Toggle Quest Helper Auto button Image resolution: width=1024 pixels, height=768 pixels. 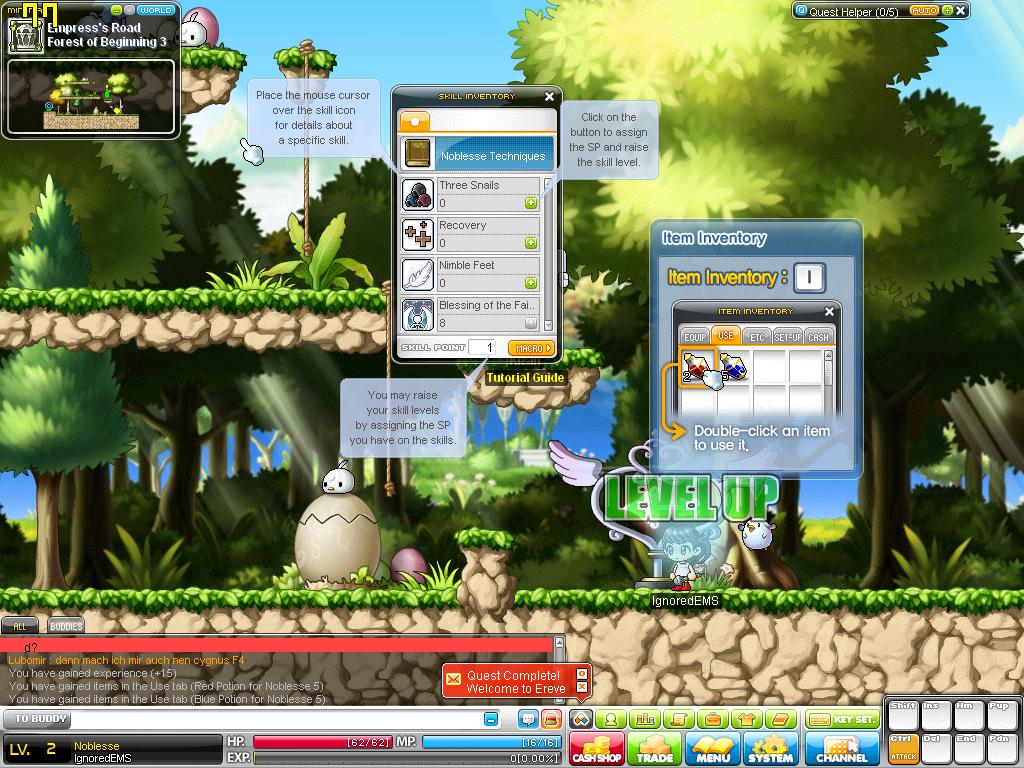point(924,11)
